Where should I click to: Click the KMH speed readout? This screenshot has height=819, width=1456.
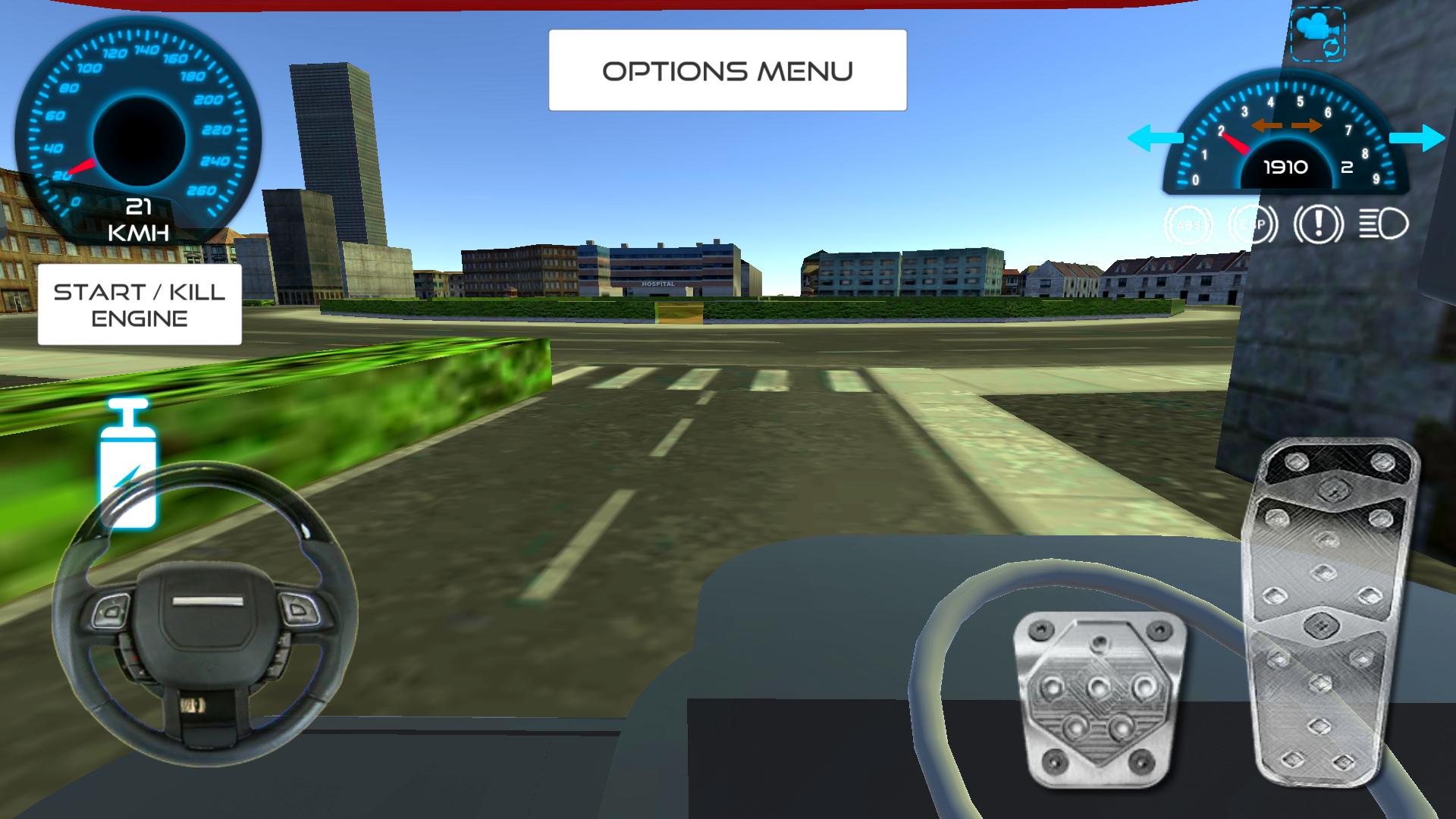140,218
